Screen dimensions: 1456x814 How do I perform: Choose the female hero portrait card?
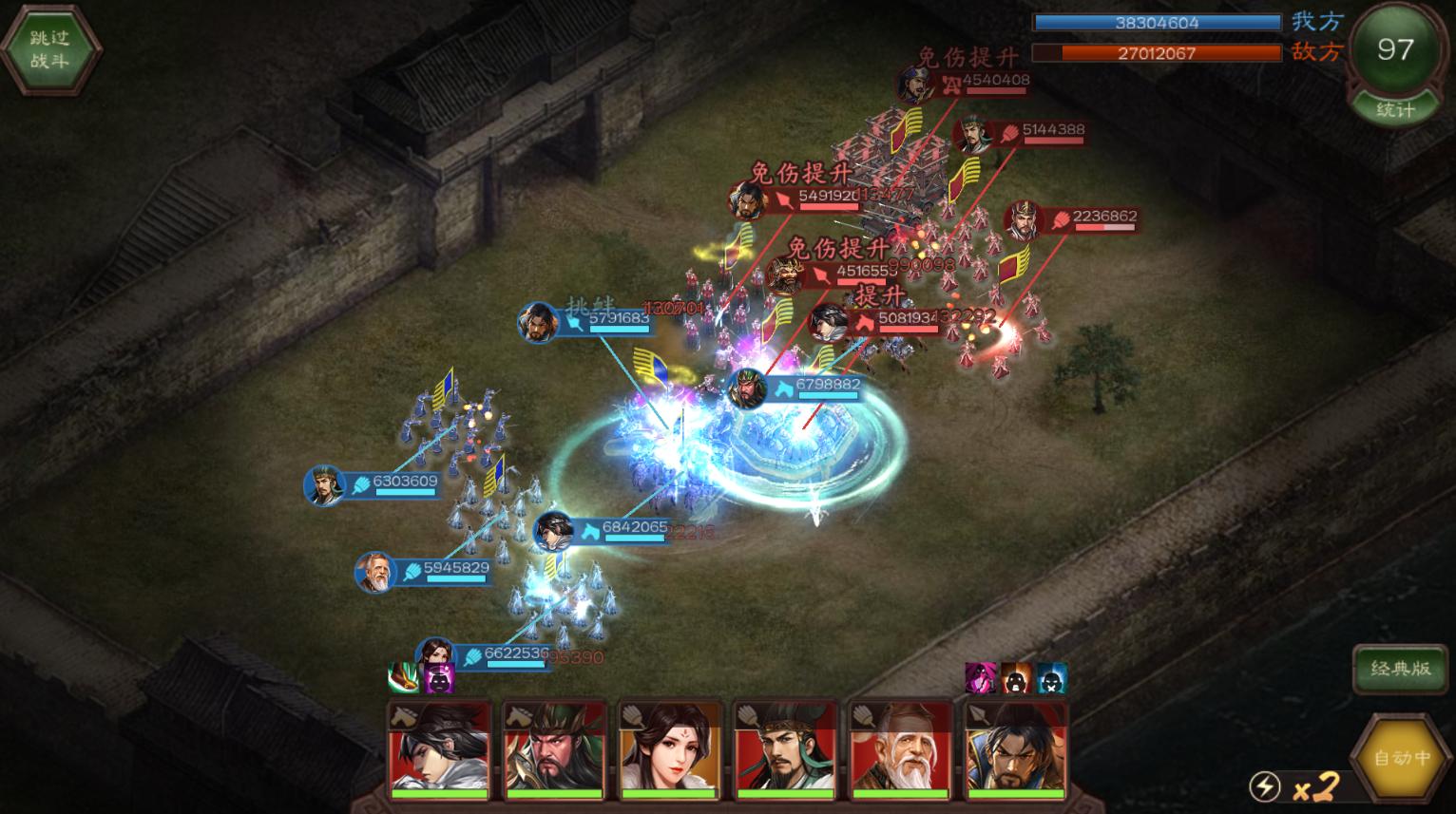point(670,748)
